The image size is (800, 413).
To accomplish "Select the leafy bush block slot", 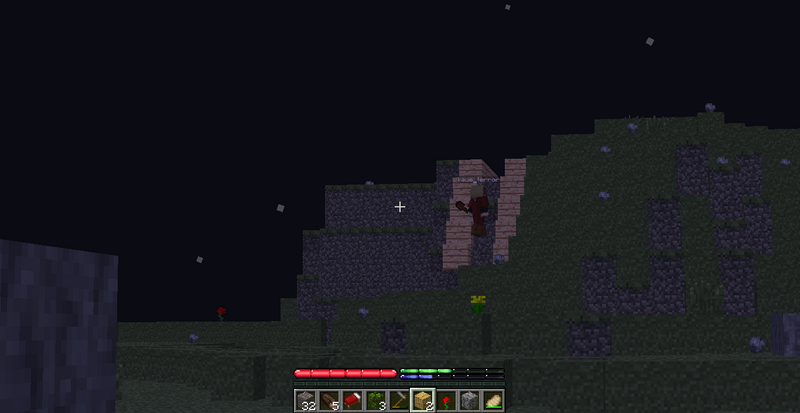I will [x=376, y=401].
